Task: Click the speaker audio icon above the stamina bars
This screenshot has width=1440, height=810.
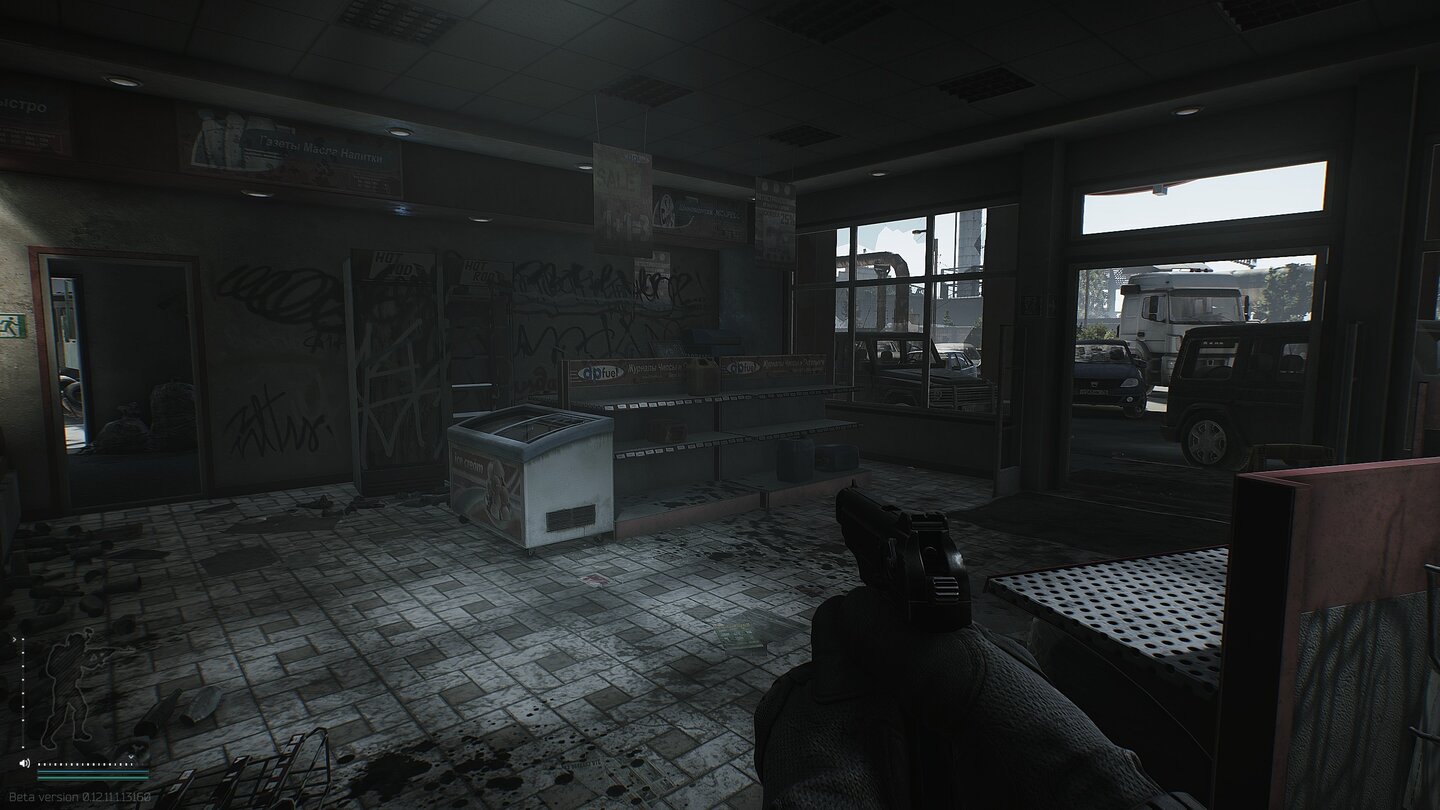Action: click(x=24, y=763)
